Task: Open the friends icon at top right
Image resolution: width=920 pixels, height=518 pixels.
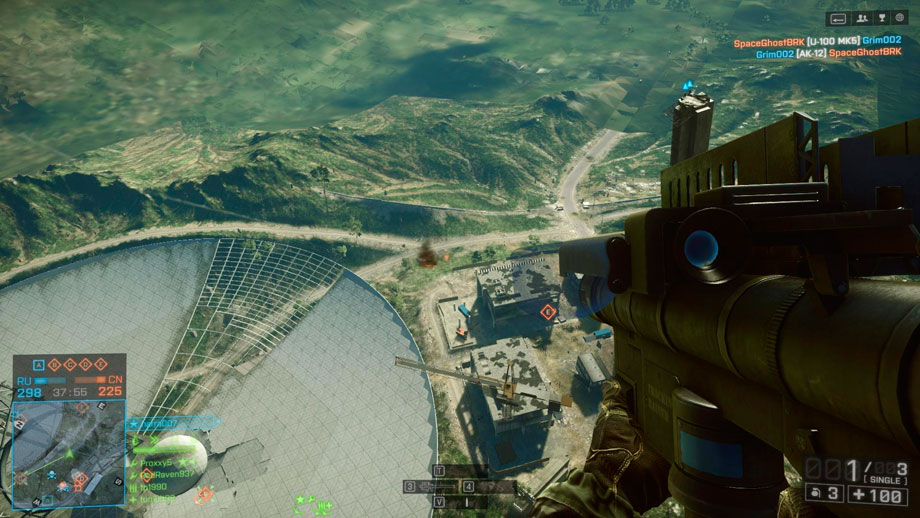Action: pyautogui.click(x=860, y=18)
